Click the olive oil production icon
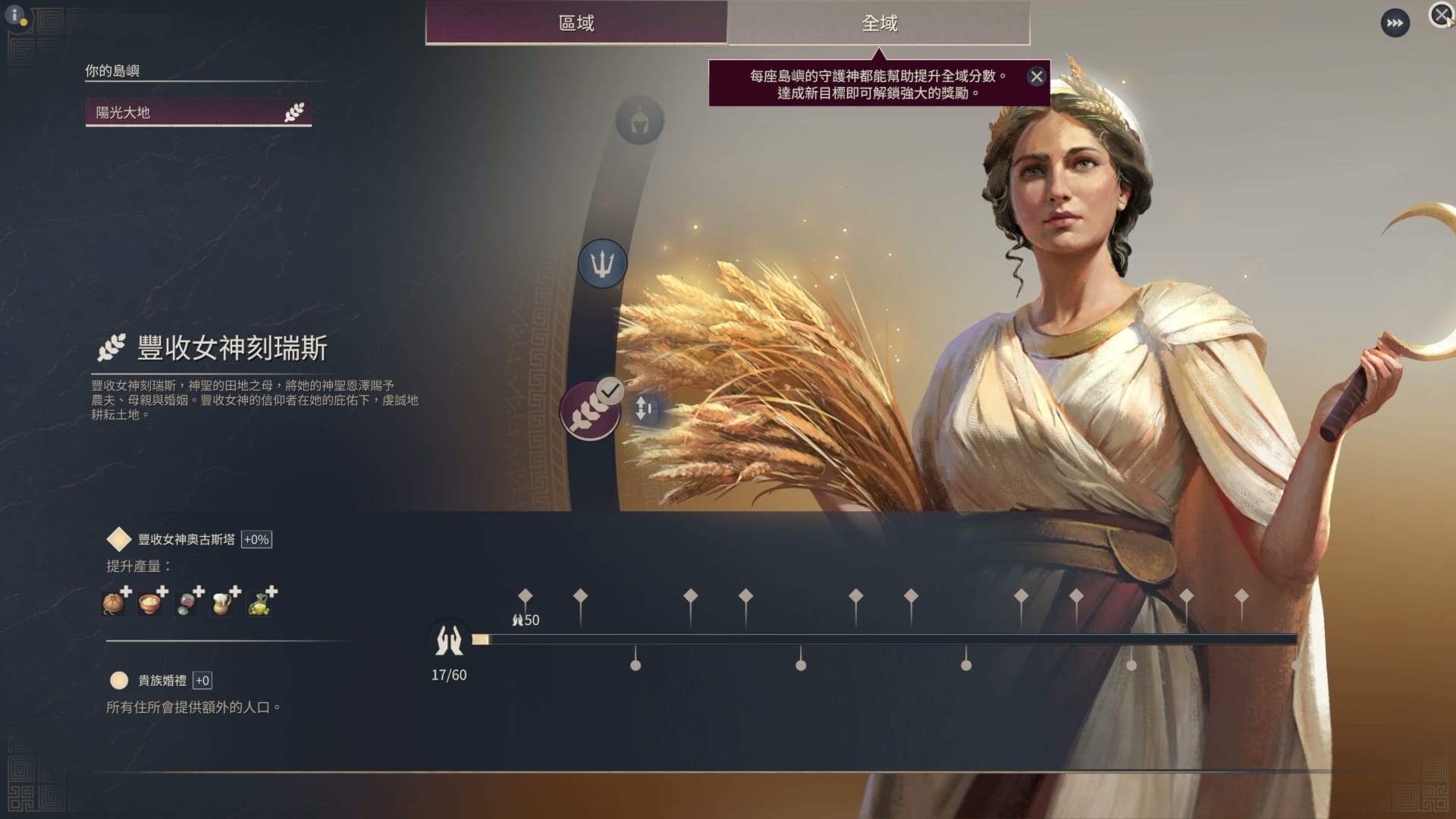 tap(259, 602)
